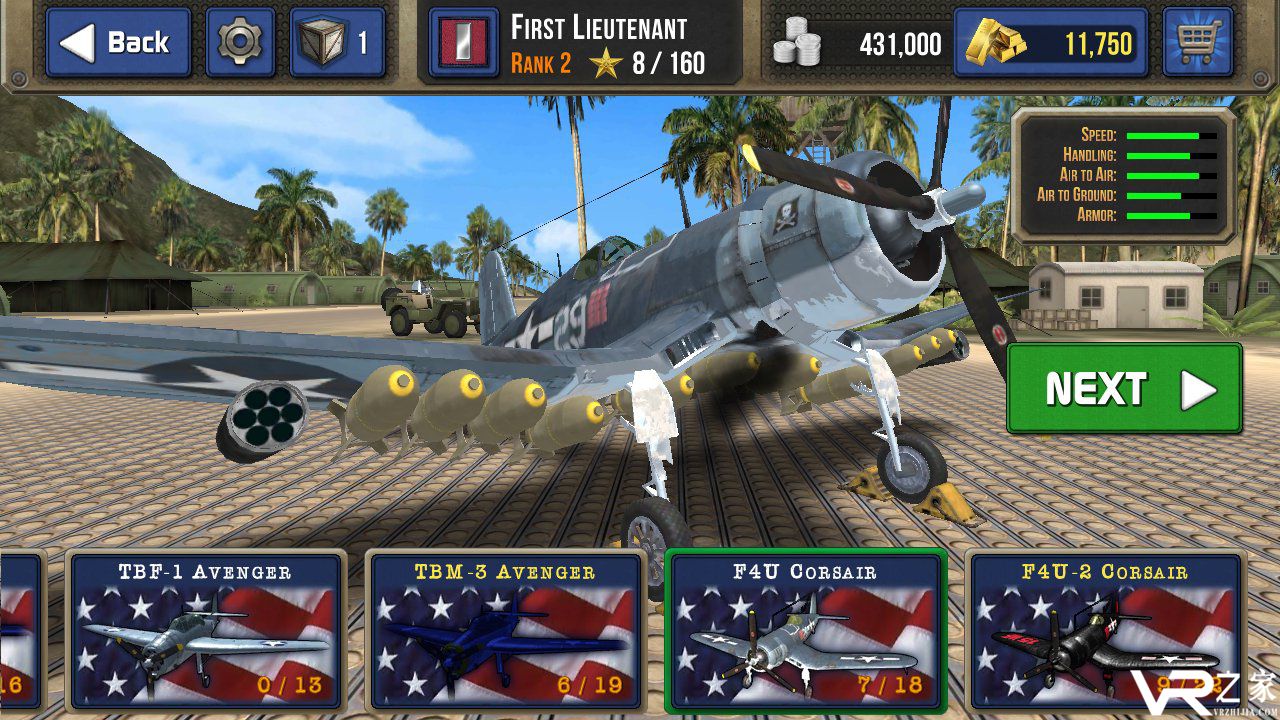This screenshot has width=1280, height=720.
Task: Pick the F4U Corsair plane card
Action: pyautogui.click(x=805, y=630)
